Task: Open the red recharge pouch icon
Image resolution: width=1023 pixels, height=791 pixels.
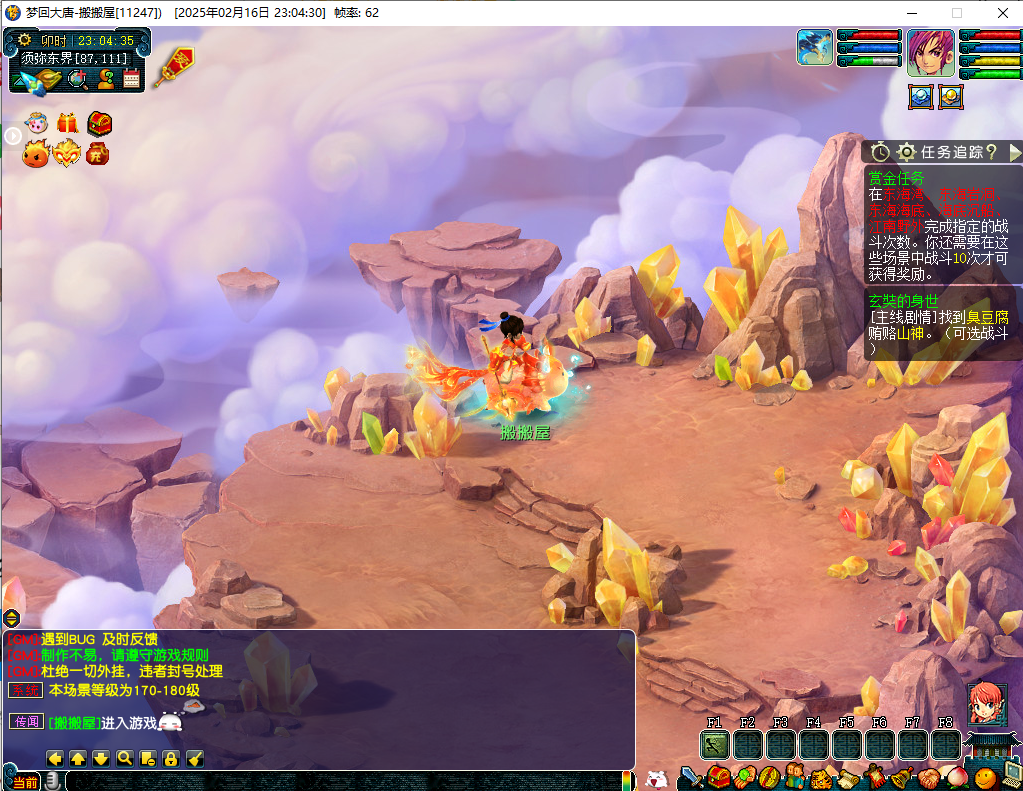Action: pos(98,154)
